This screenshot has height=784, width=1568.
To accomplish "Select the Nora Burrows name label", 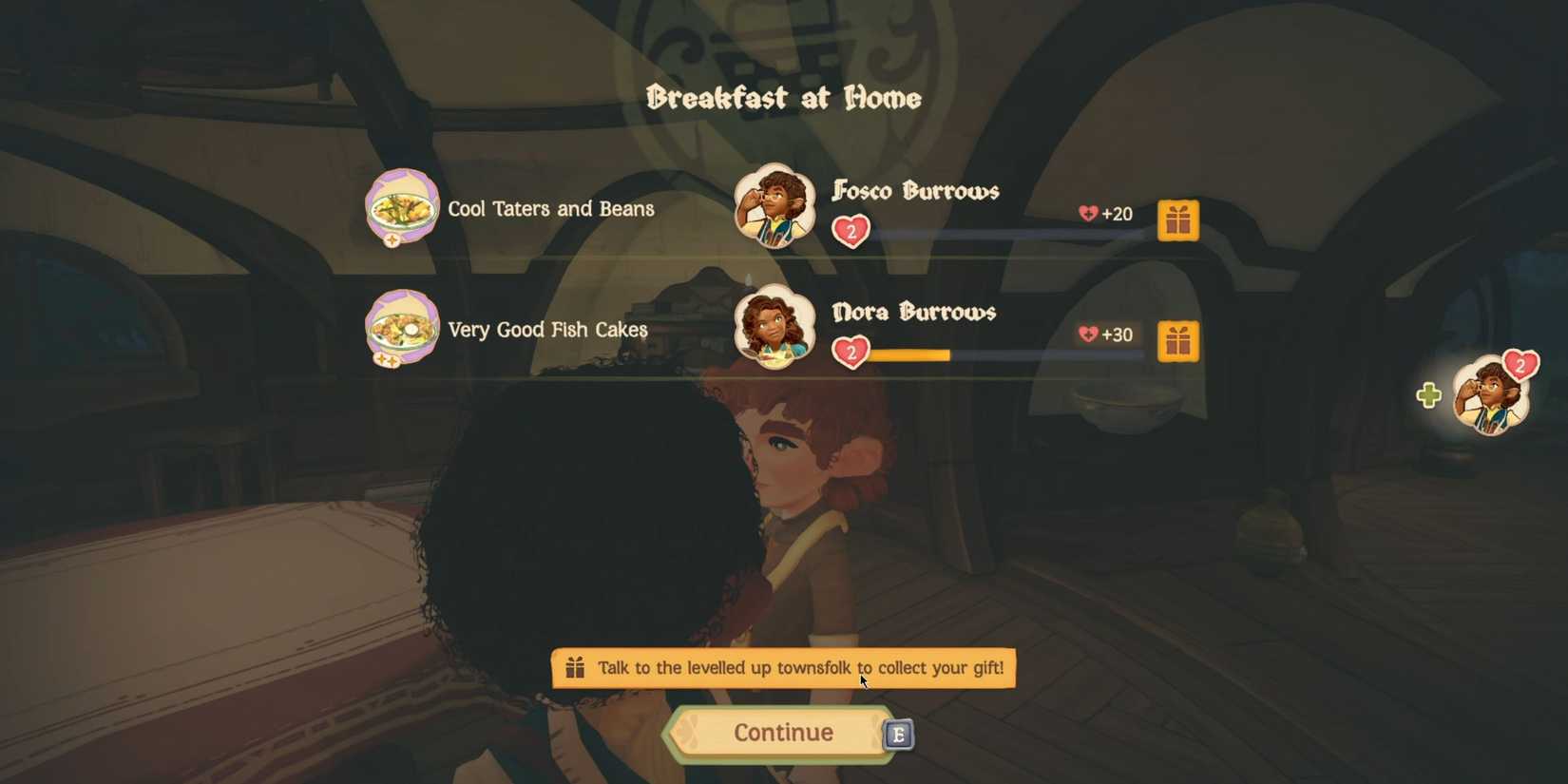I will (913, 312).
